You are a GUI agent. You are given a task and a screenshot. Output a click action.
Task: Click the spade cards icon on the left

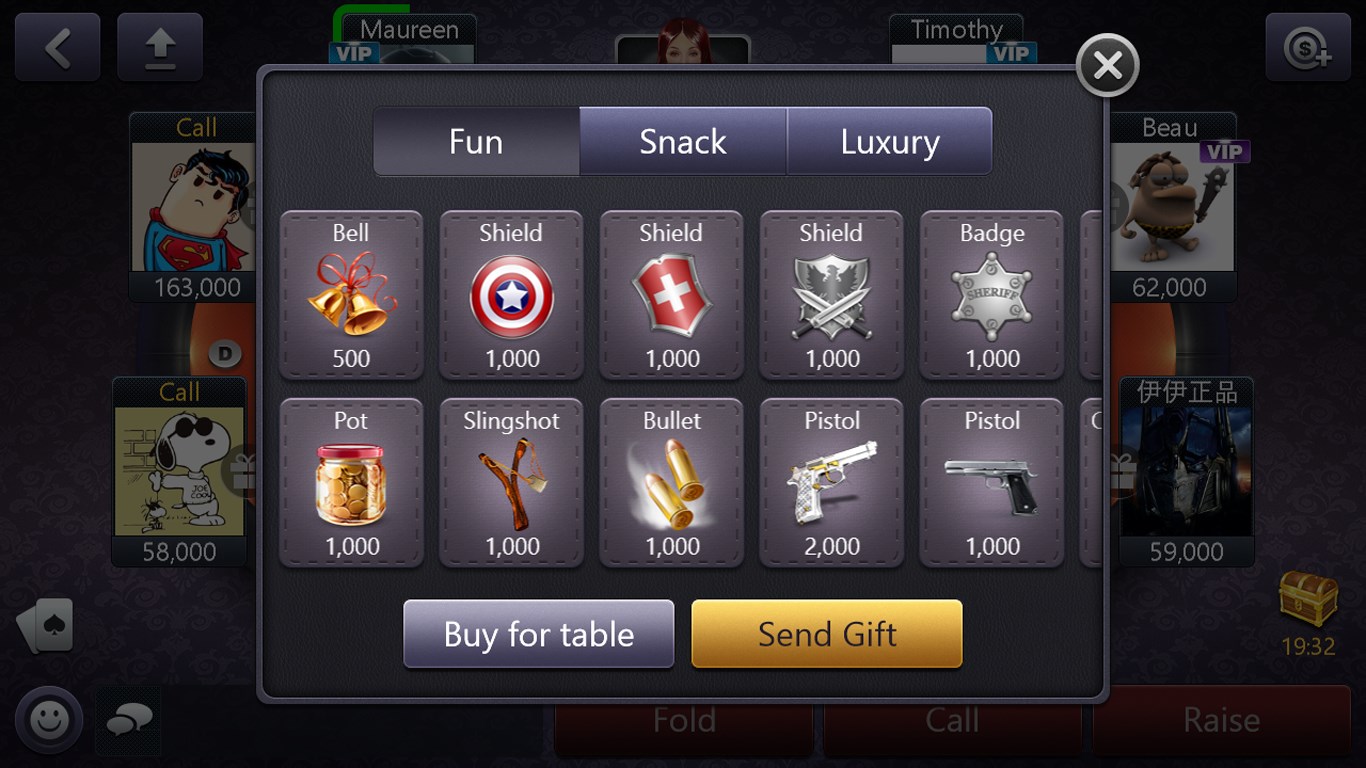[x=46, y=625]
